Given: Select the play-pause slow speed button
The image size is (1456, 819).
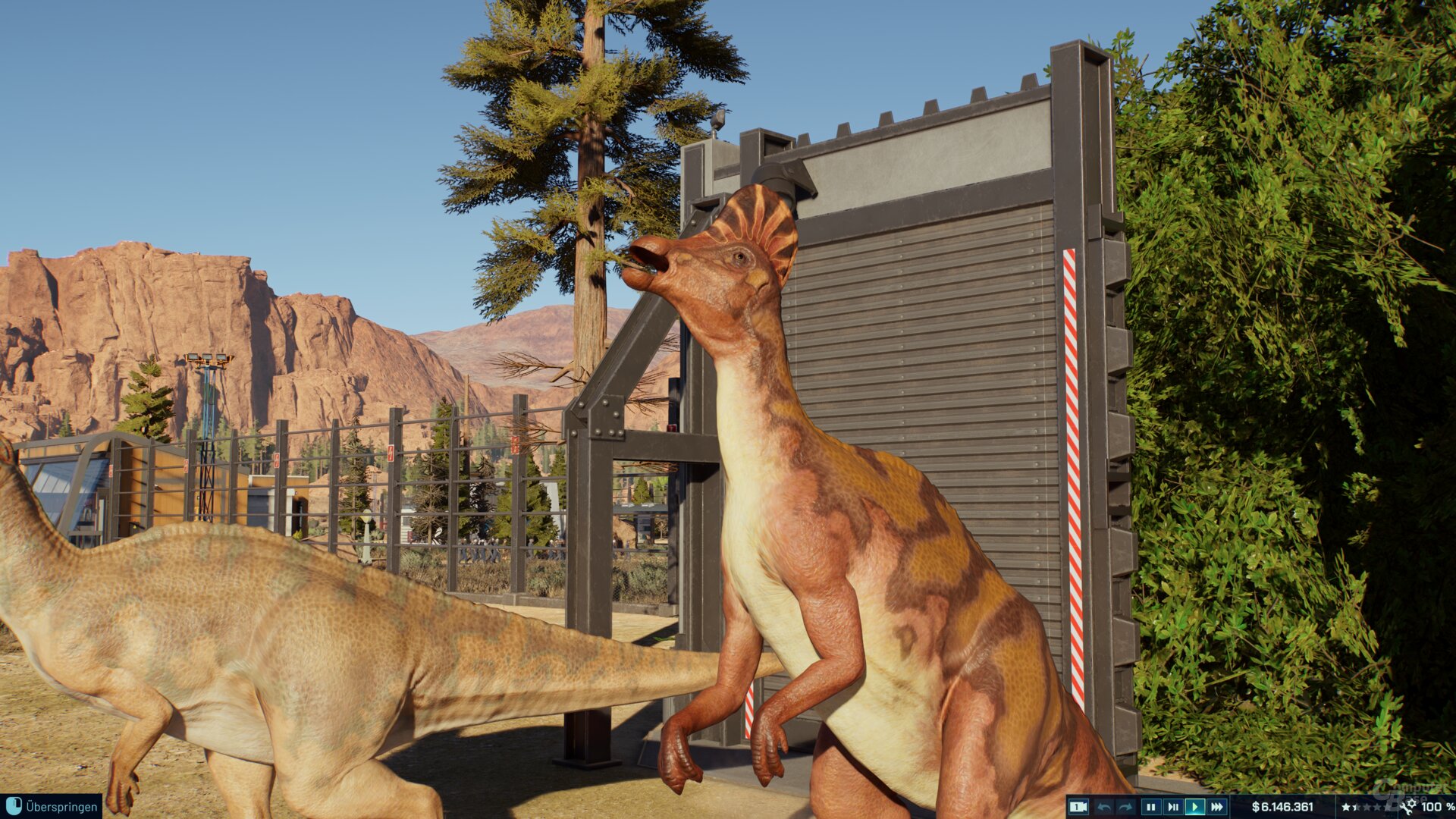Looking at the screenshot, I should click(1172, 807).
